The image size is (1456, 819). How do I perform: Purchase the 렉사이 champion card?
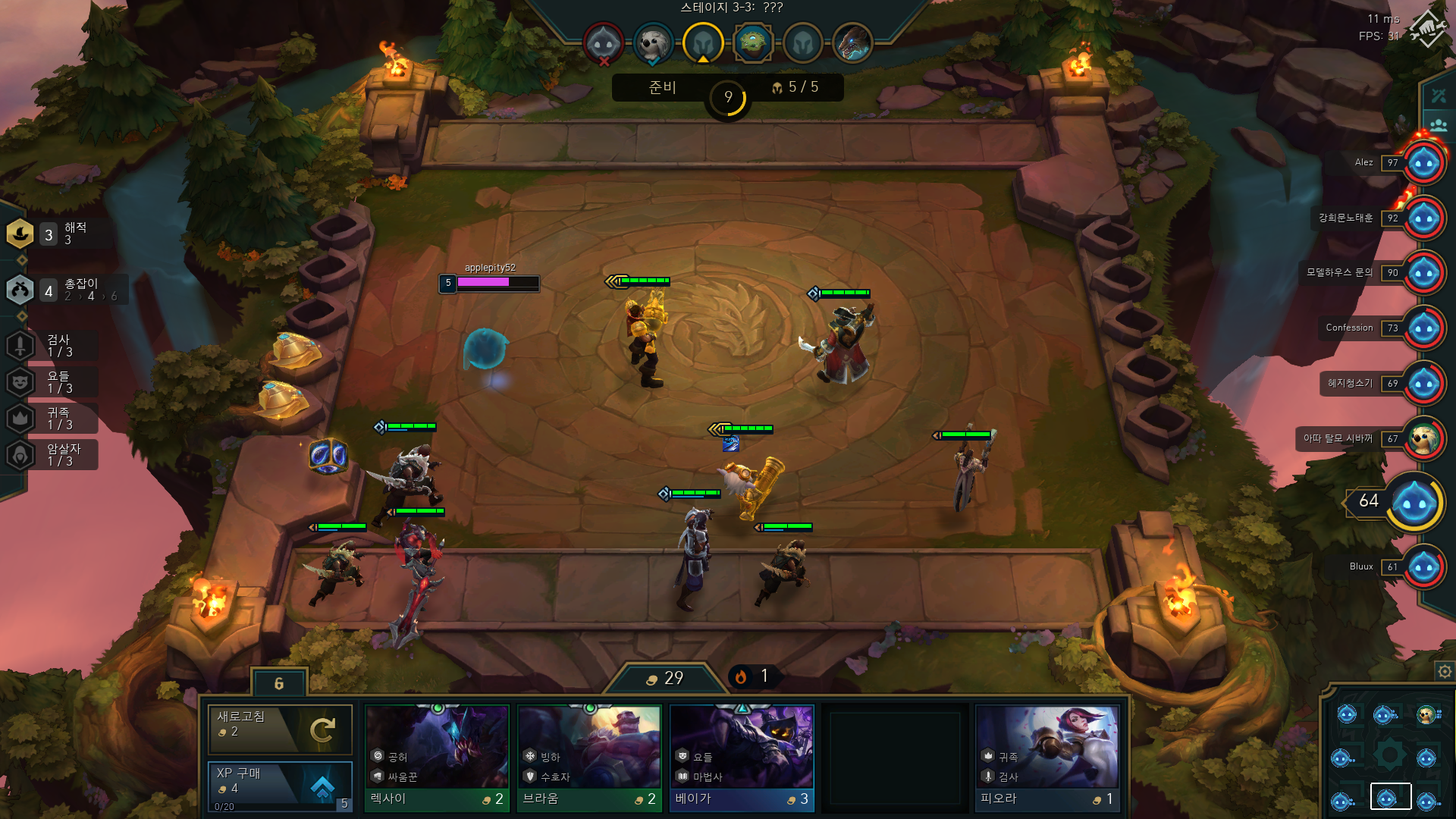coord(437,758)
